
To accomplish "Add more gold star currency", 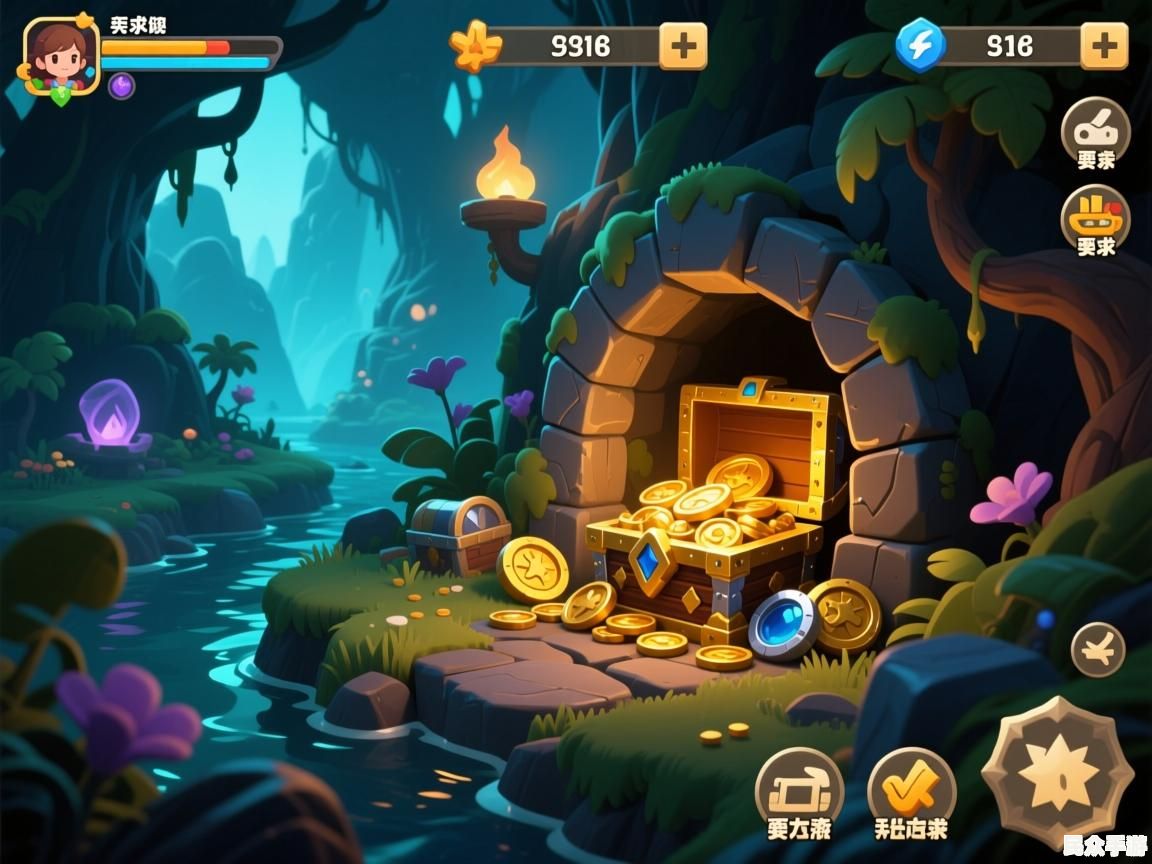I will point(683,46).
